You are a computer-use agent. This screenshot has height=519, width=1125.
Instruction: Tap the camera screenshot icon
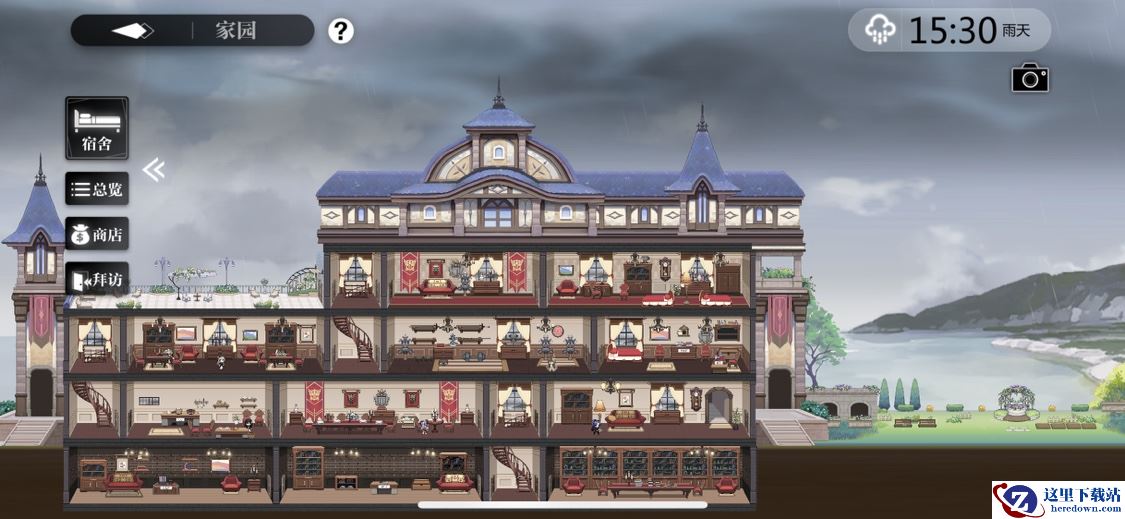(x=1029, y=78)
